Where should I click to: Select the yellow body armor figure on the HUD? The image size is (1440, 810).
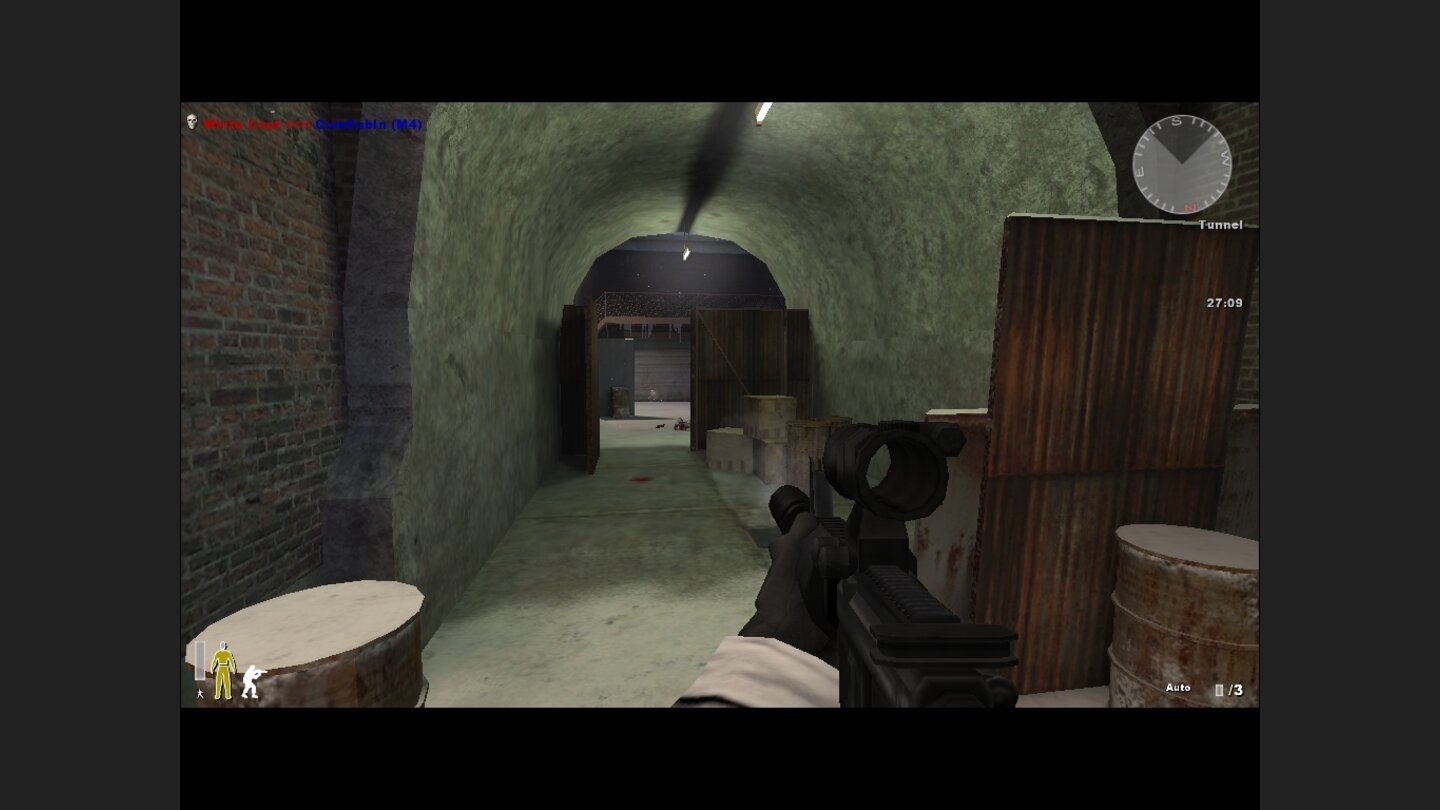[x=224, y=668]
